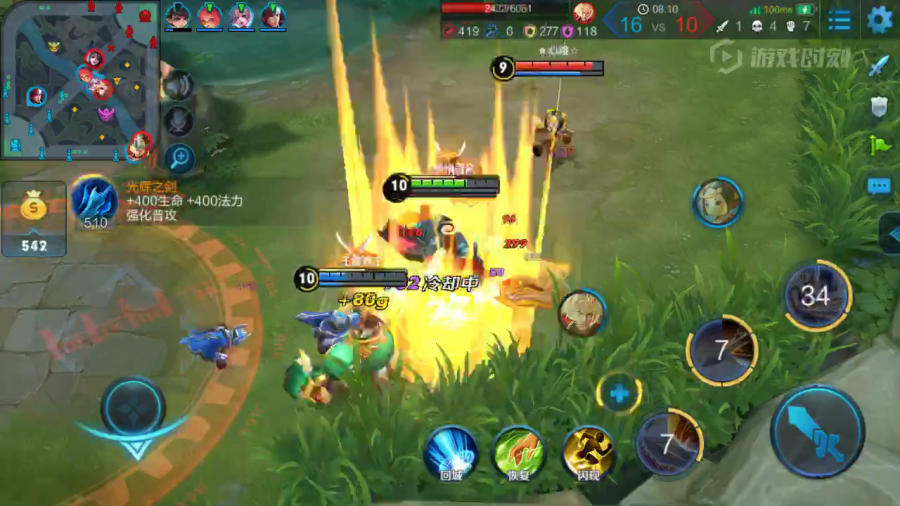Screen dimensions: 900x506
Task: Send the sword attack signal
Action: 879,67
